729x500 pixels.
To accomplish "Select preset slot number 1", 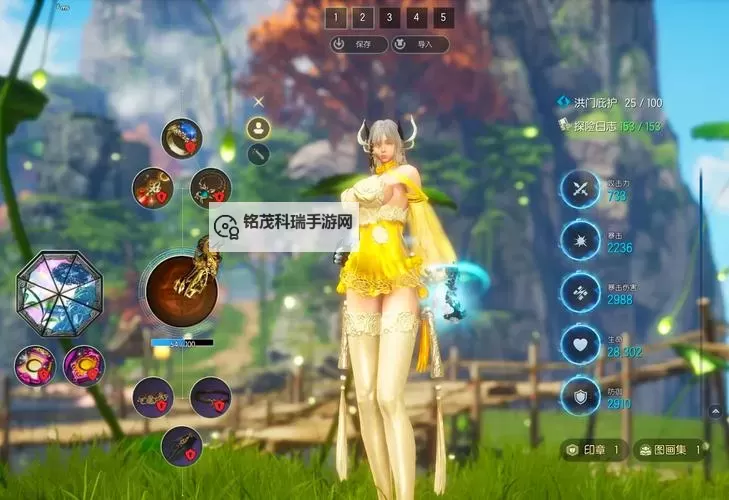I will tap(336, 17).
